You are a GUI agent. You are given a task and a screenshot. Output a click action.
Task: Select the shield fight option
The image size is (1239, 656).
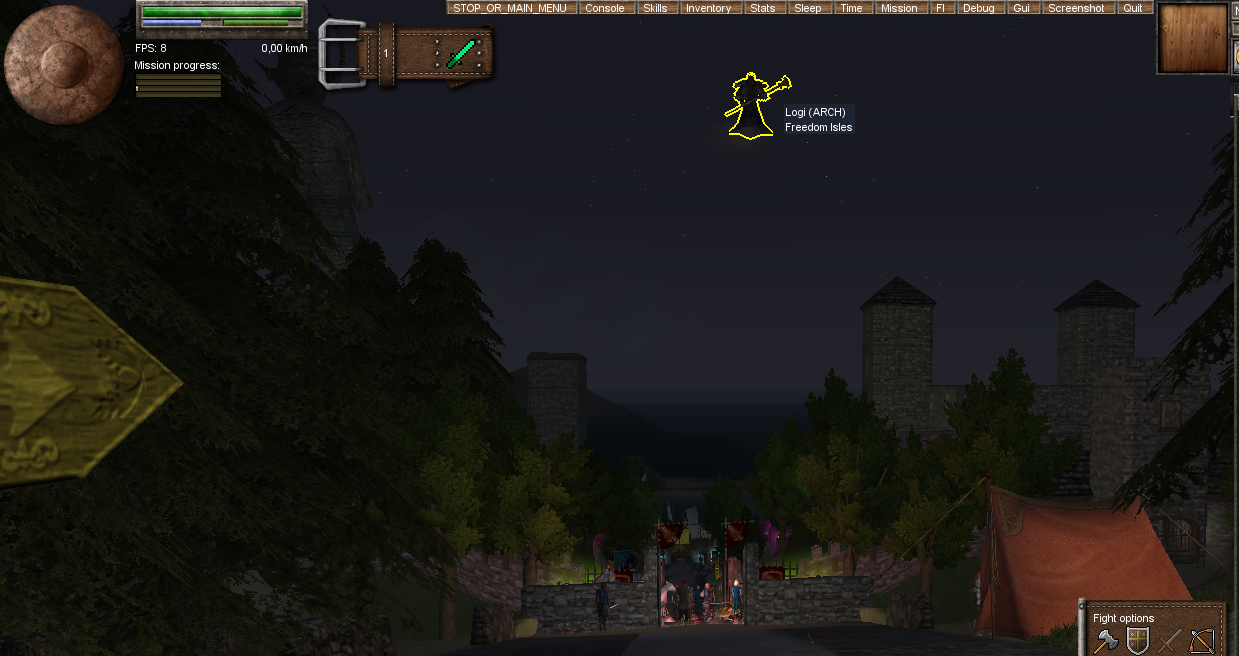pos(1137,640)
